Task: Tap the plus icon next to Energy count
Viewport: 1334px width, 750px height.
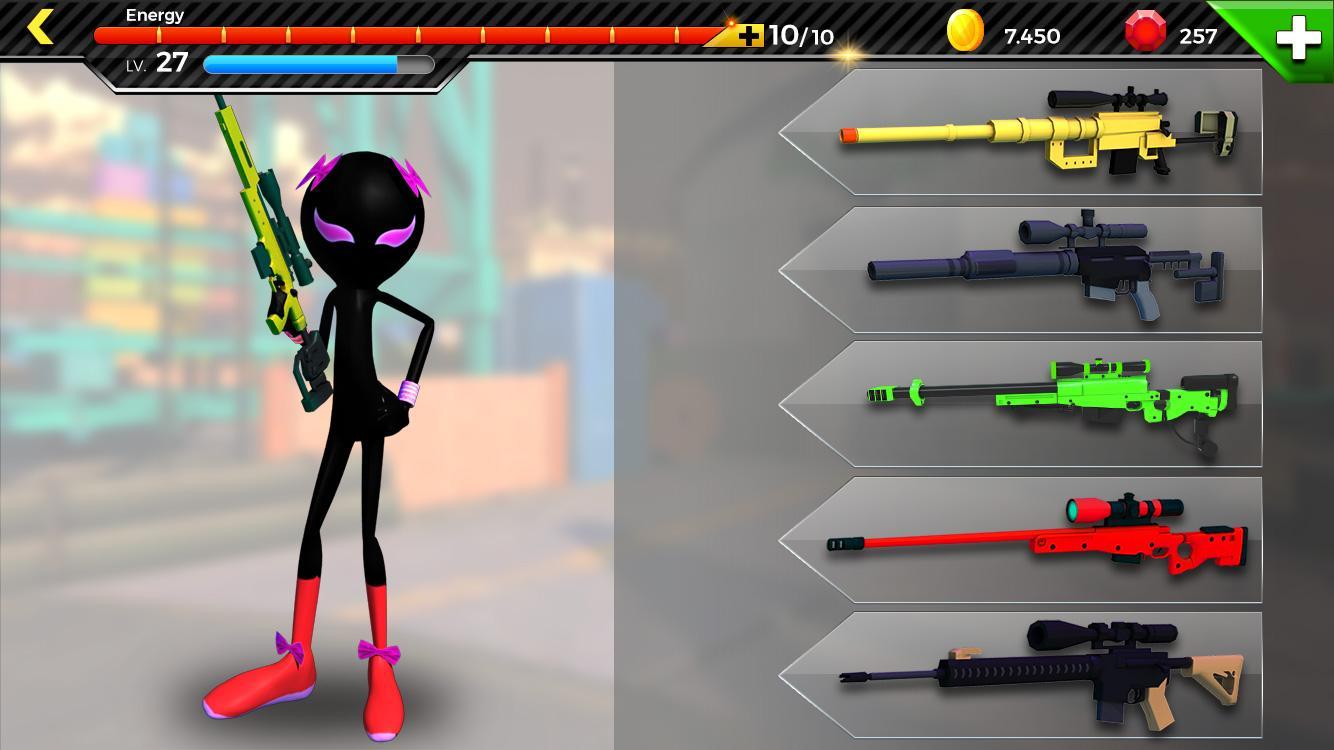Action: (x=749, y=35)
